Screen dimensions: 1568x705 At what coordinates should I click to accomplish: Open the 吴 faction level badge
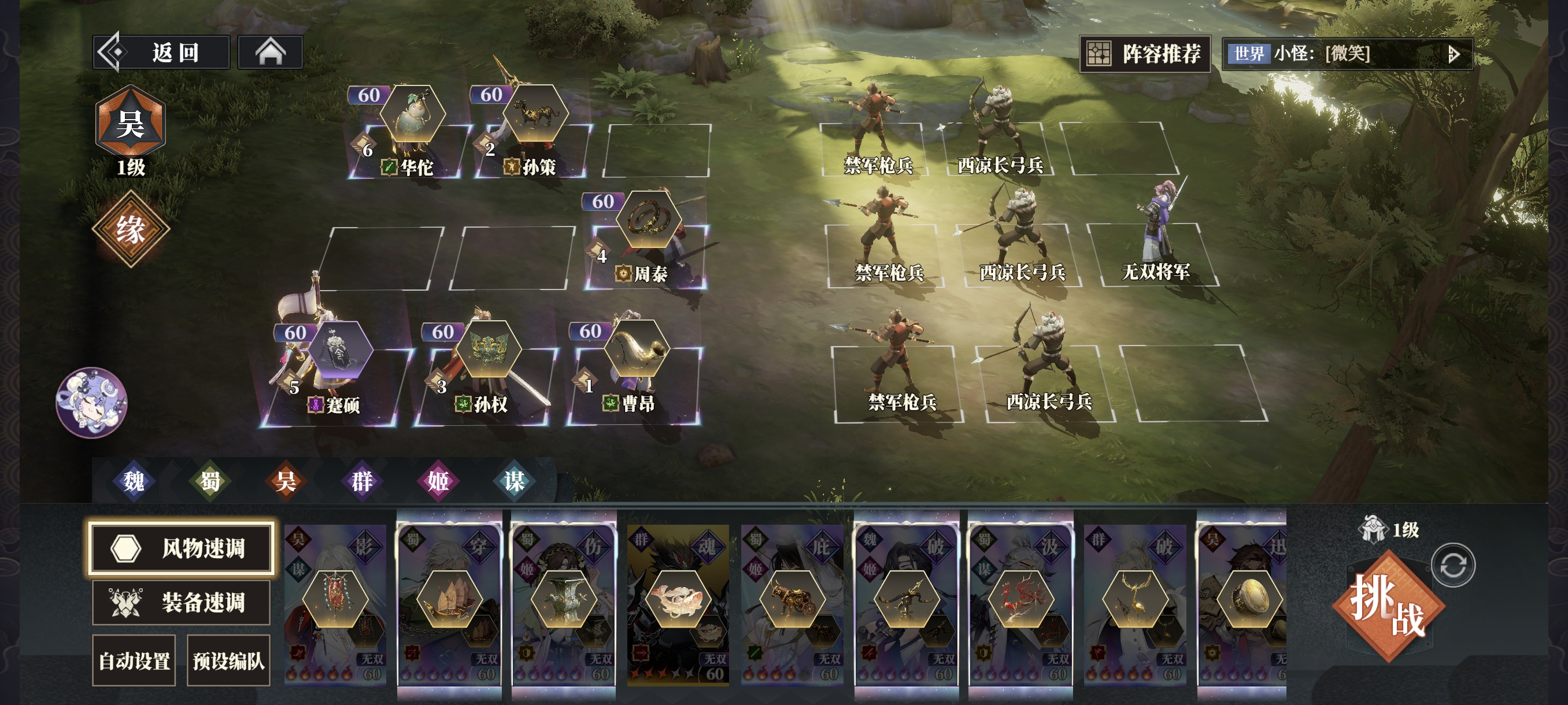(130, 124)
